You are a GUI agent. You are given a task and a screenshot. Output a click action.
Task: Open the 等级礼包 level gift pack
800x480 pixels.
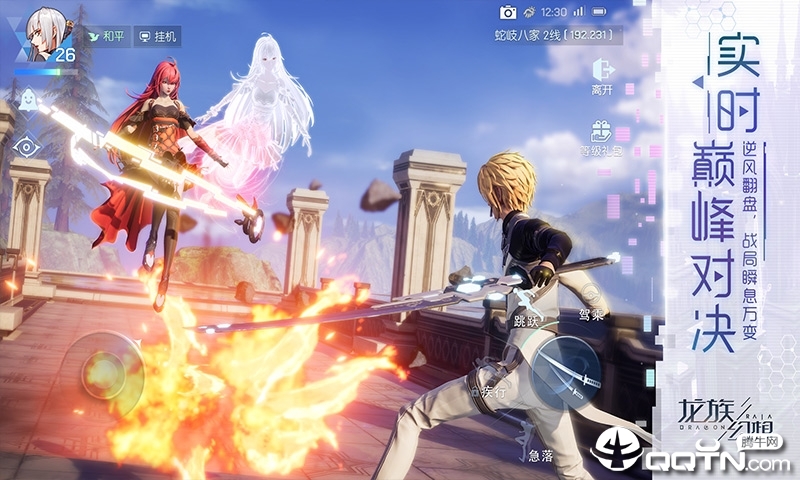point(602,138)
